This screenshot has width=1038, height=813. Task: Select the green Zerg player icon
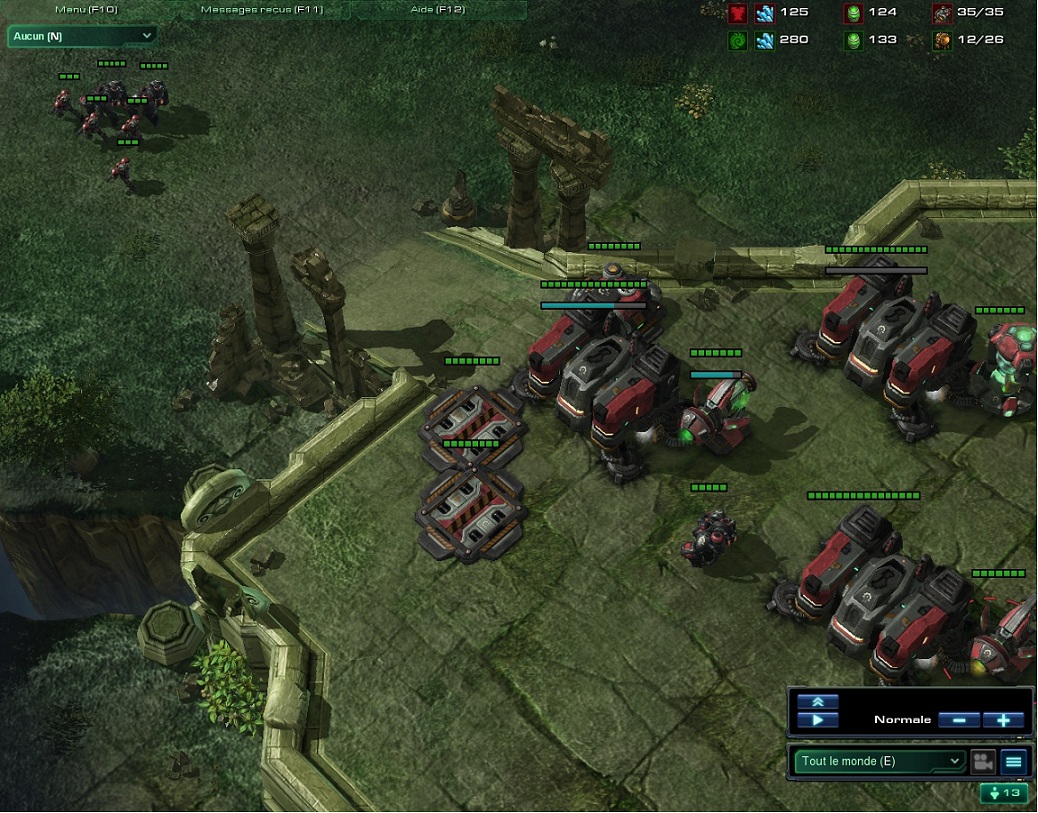[x=738, y=40]
